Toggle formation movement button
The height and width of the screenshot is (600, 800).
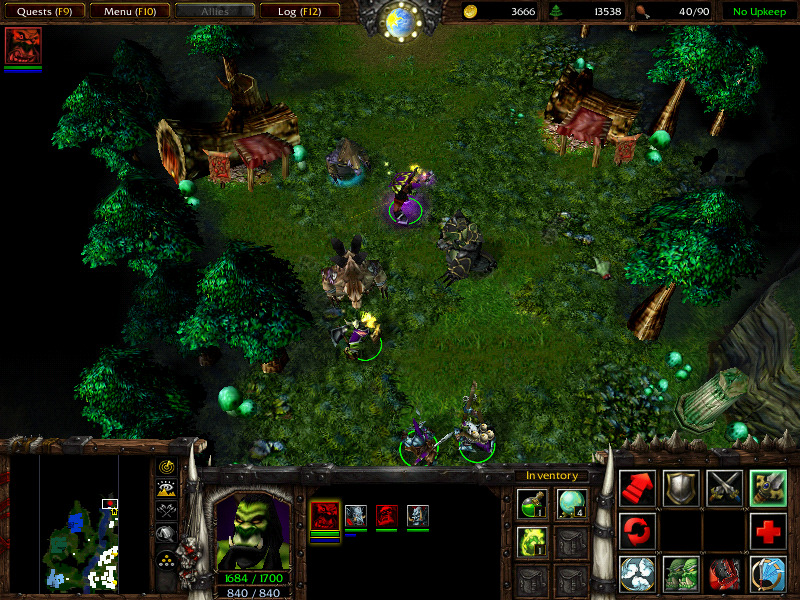click(166, 560)
